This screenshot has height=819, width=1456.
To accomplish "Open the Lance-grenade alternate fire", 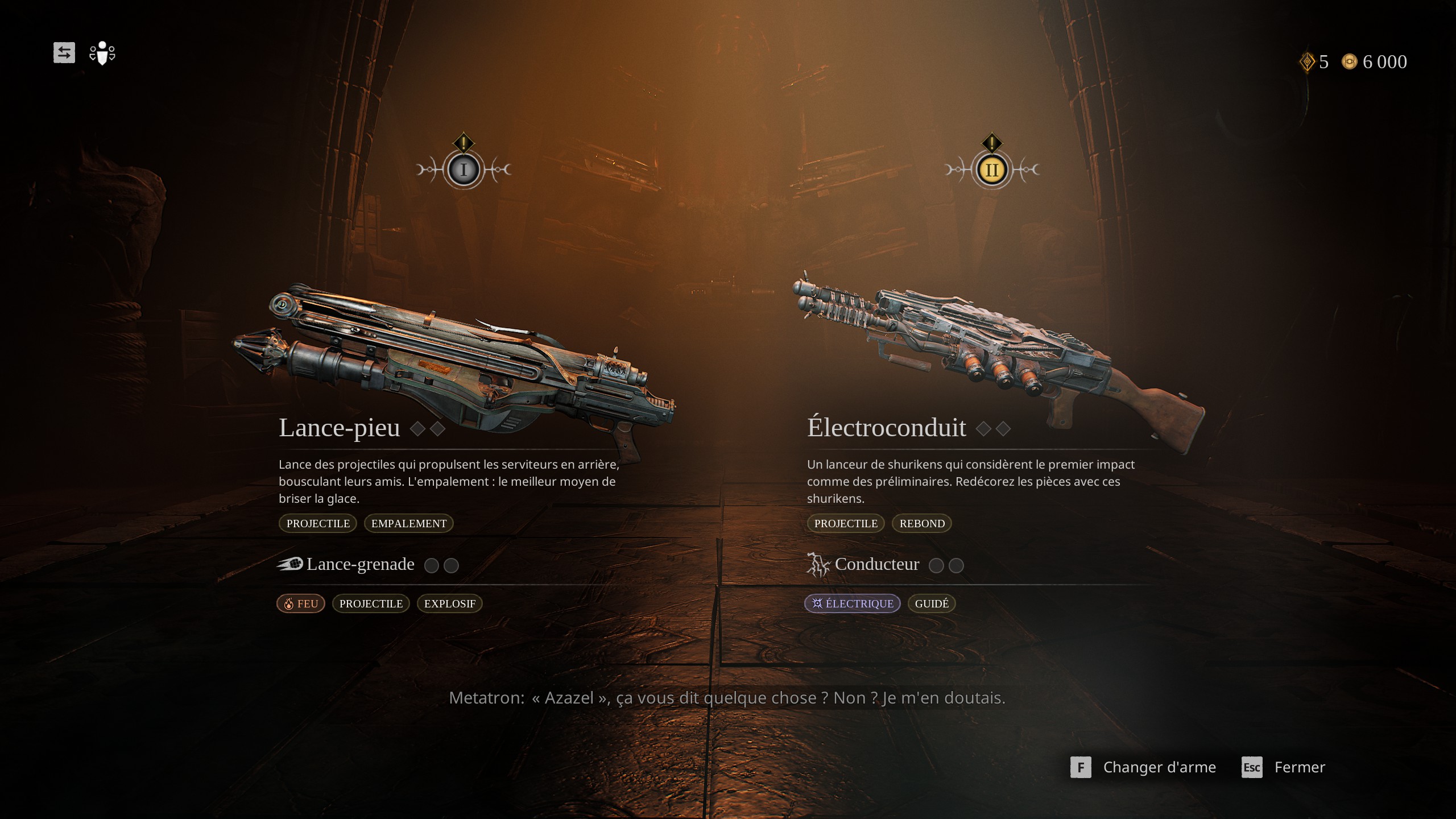I will coord(360,564).
